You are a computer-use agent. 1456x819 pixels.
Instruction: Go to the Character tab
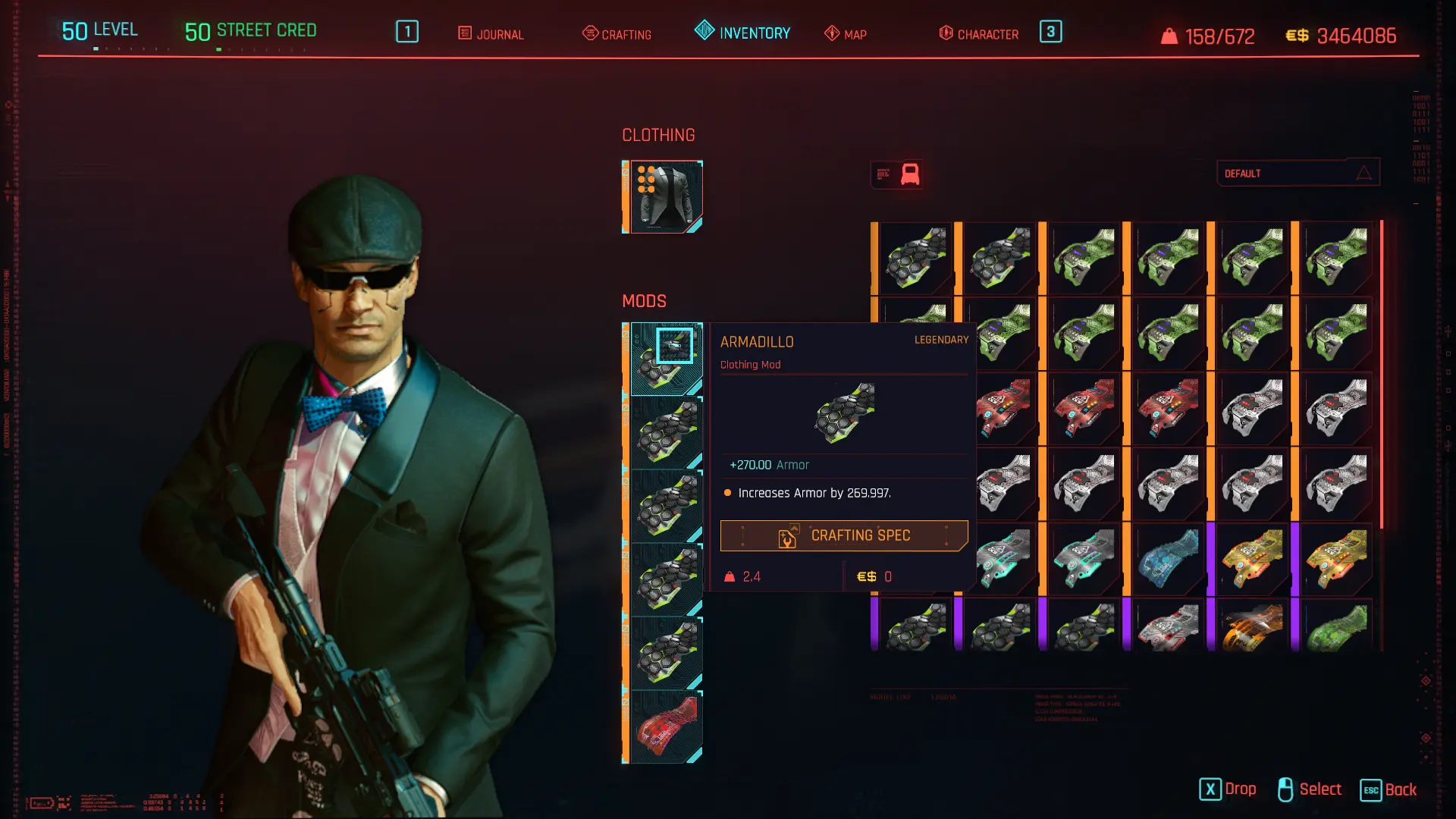click(978, 34)
